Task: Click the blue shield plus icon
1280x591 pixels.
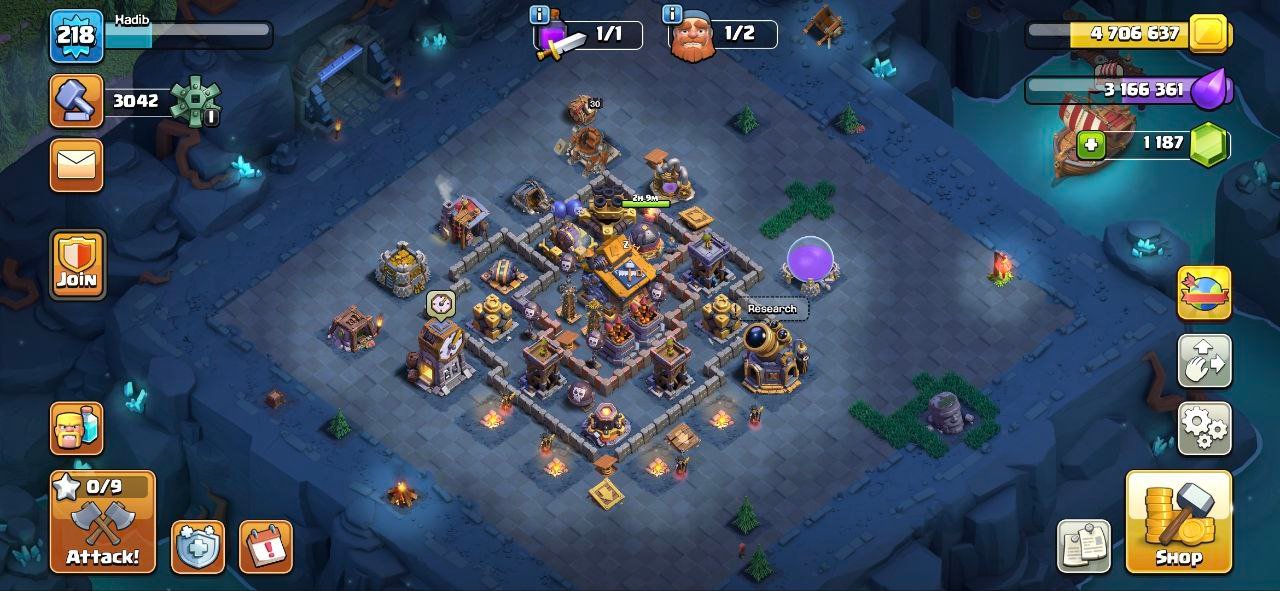Action: [x=197, y=547]
